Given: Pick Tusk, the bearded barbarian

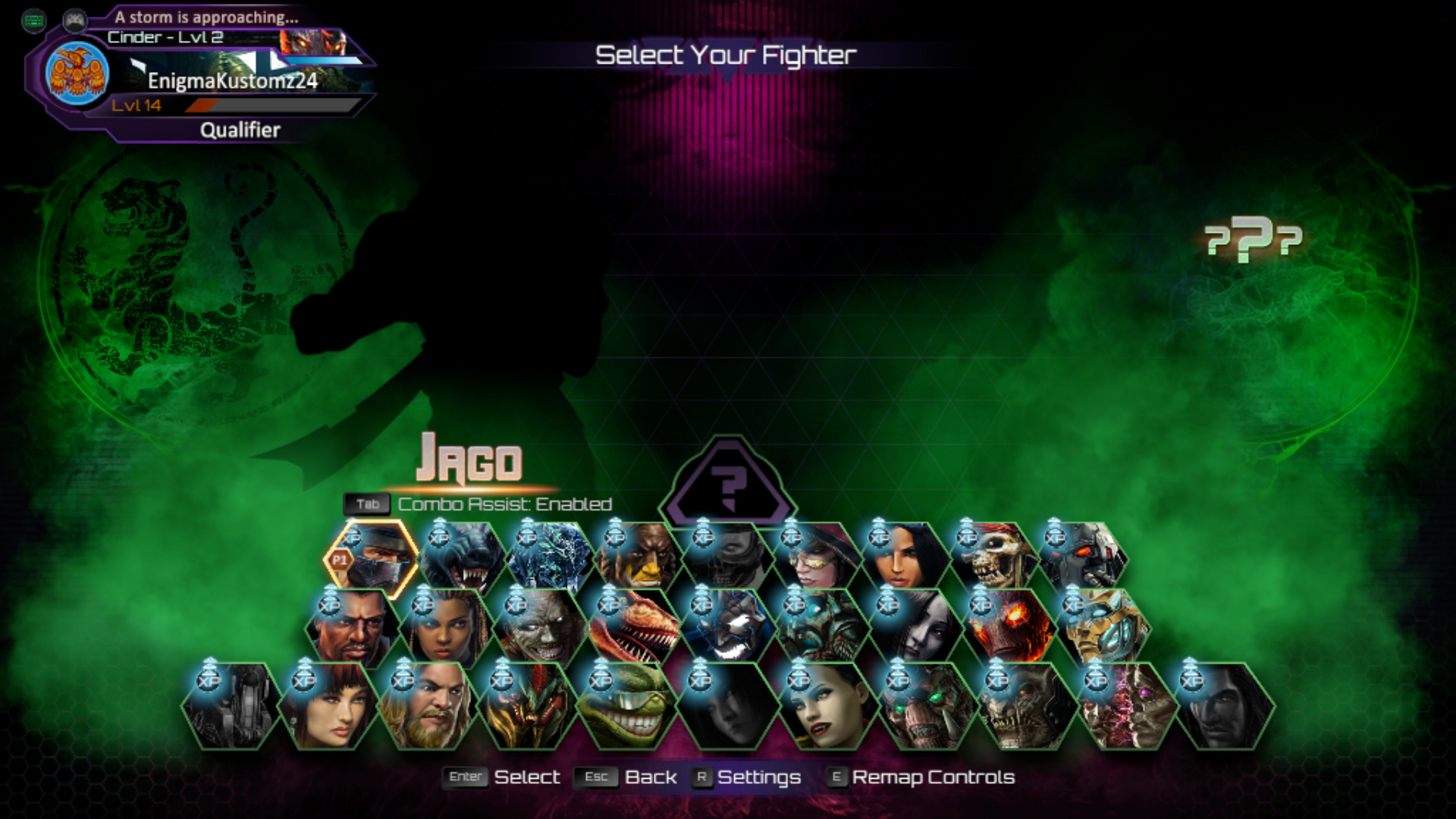Looking at the screenshot, I should tap(426, 707).
